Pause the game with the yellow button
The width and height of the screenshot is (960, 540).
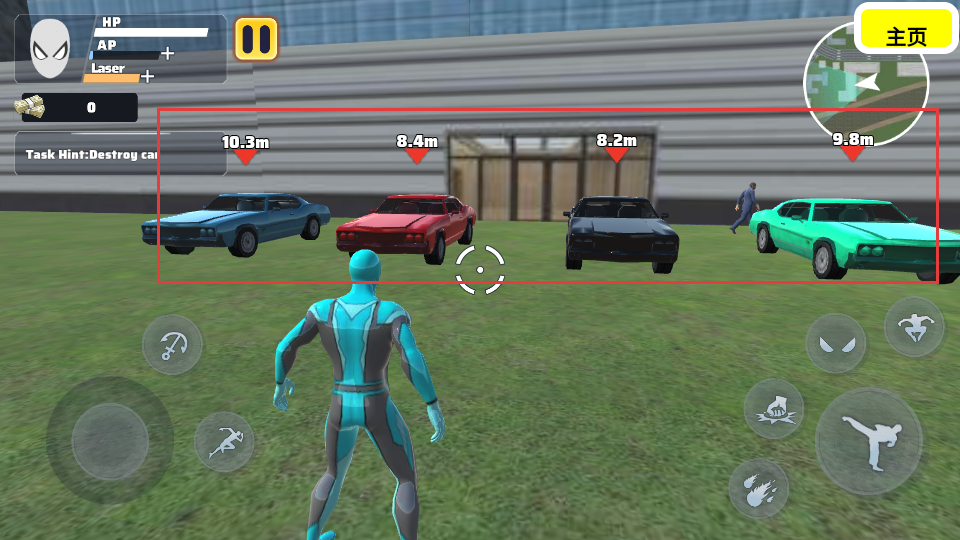(x=256, y=39)
